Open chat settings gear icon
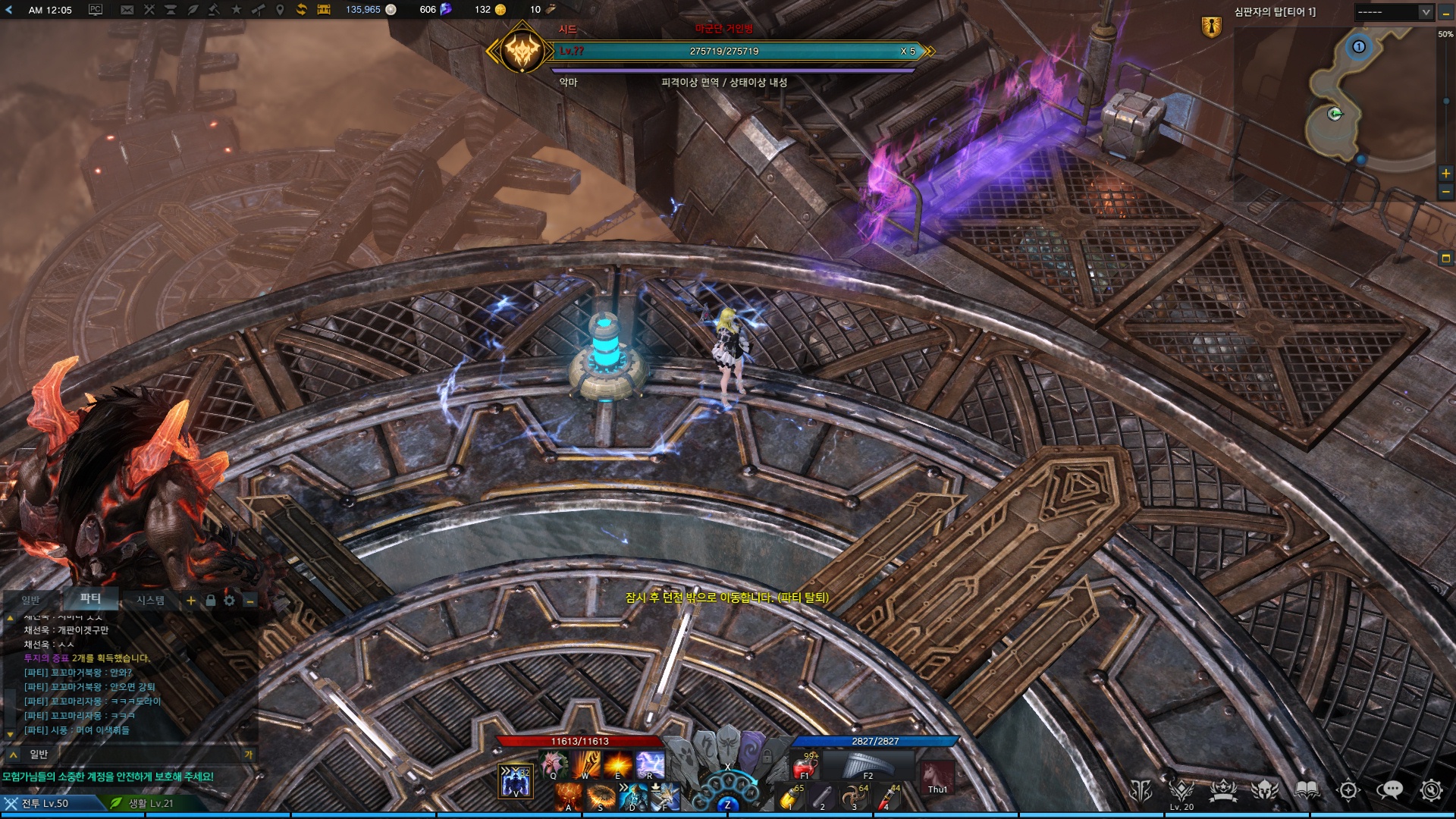This screenshot has height=819, width=1456. click(229, 601)
